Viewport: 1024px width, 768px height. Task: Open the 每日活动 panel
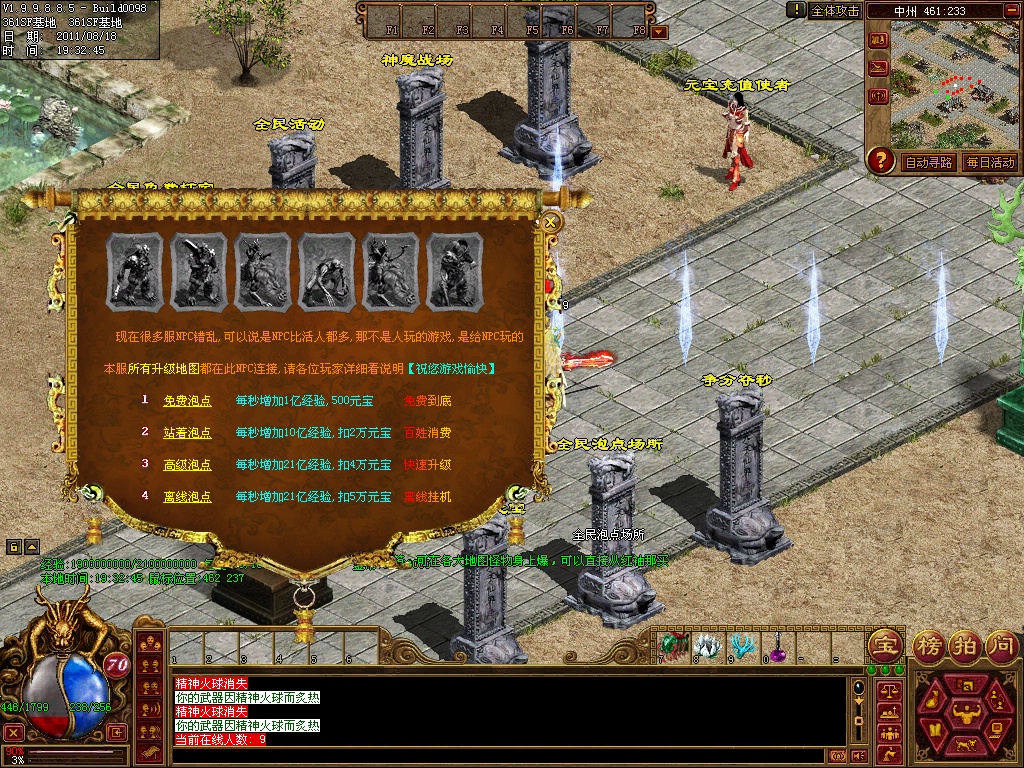[x=990, y=162]
